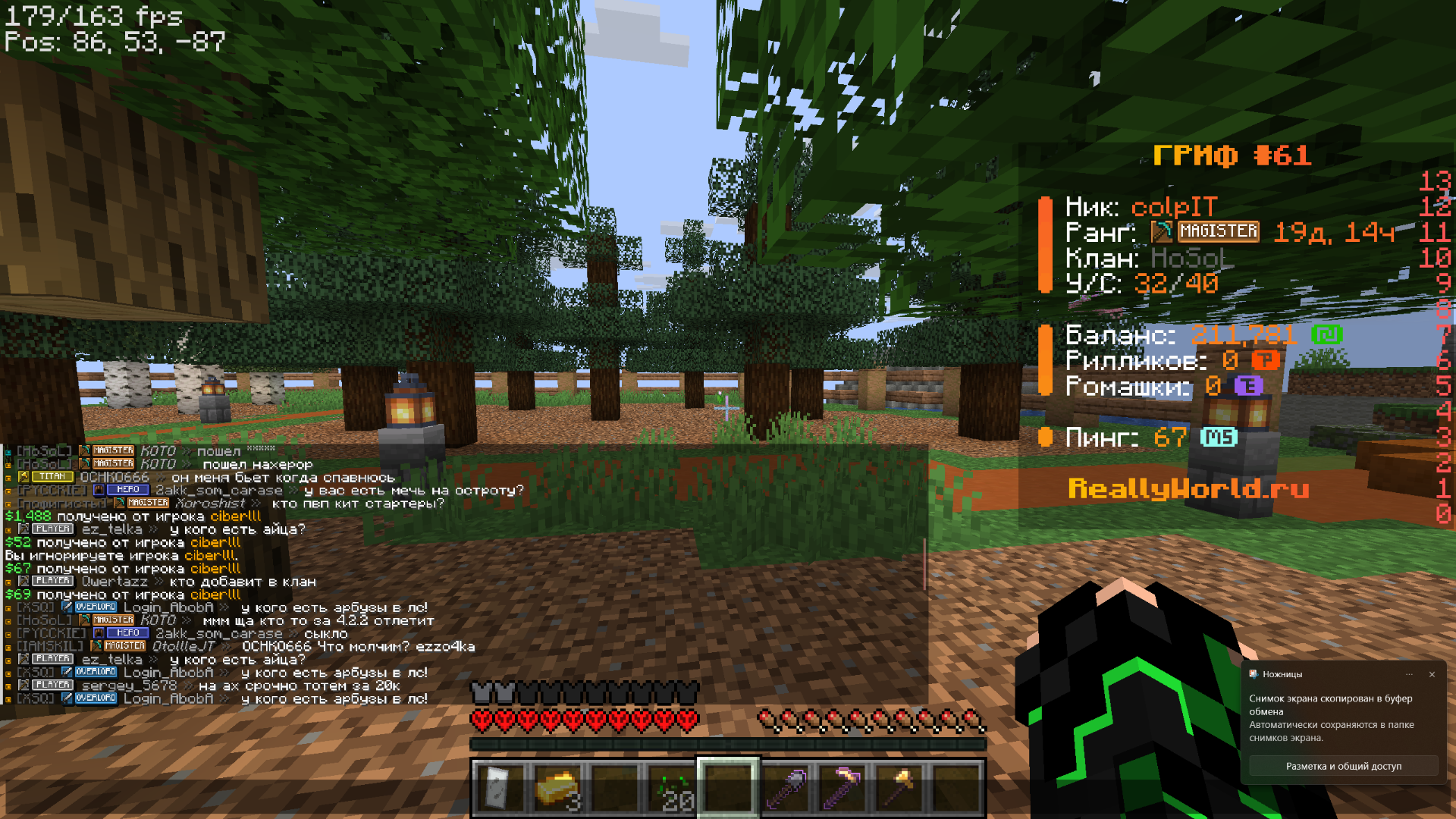Equip the golden axe from hotbar
This screenshot has height=819, width=1456.
pos(899,789)
